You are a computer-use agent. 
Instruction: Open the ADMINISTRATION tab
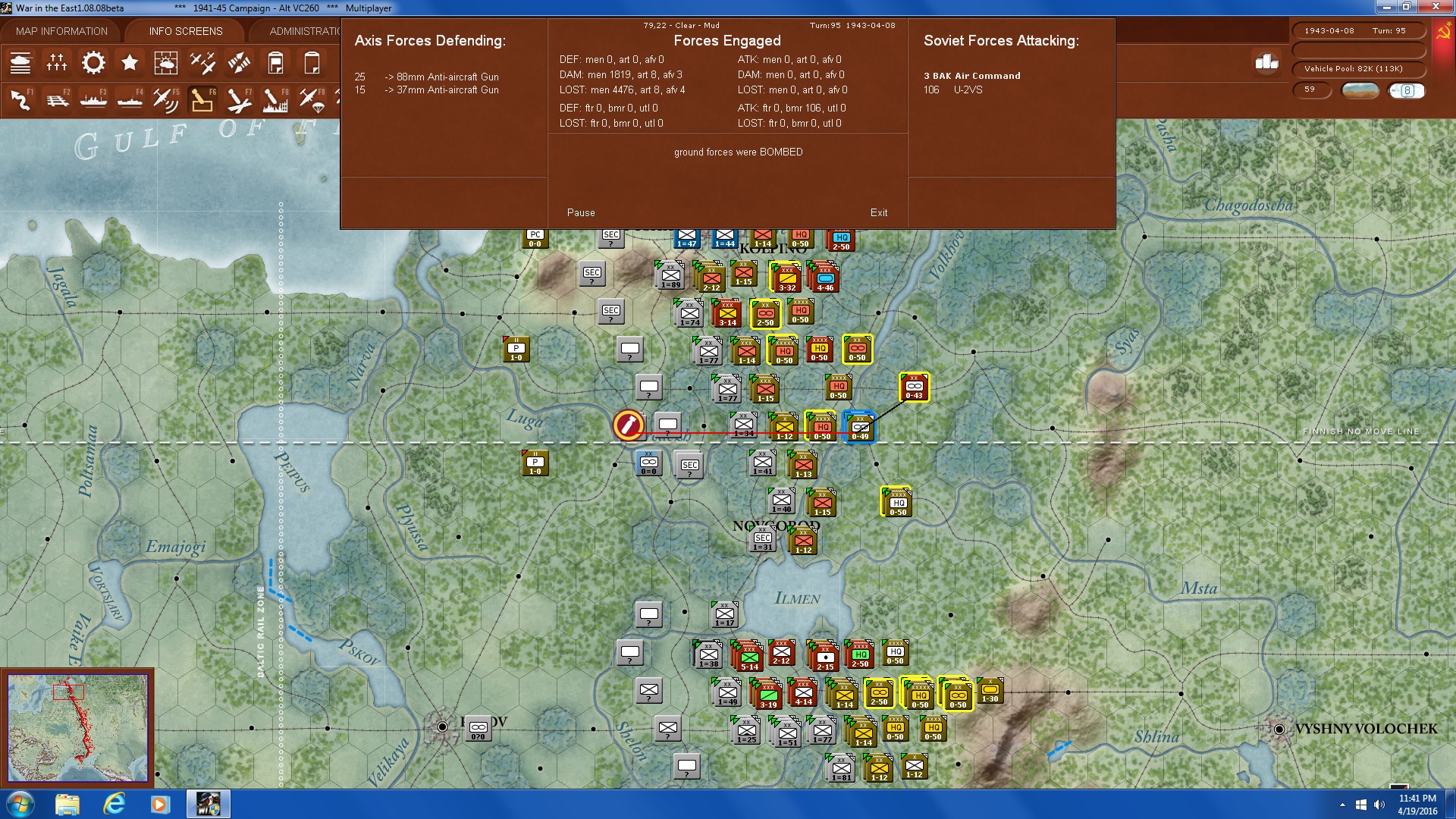click(303, 30)
